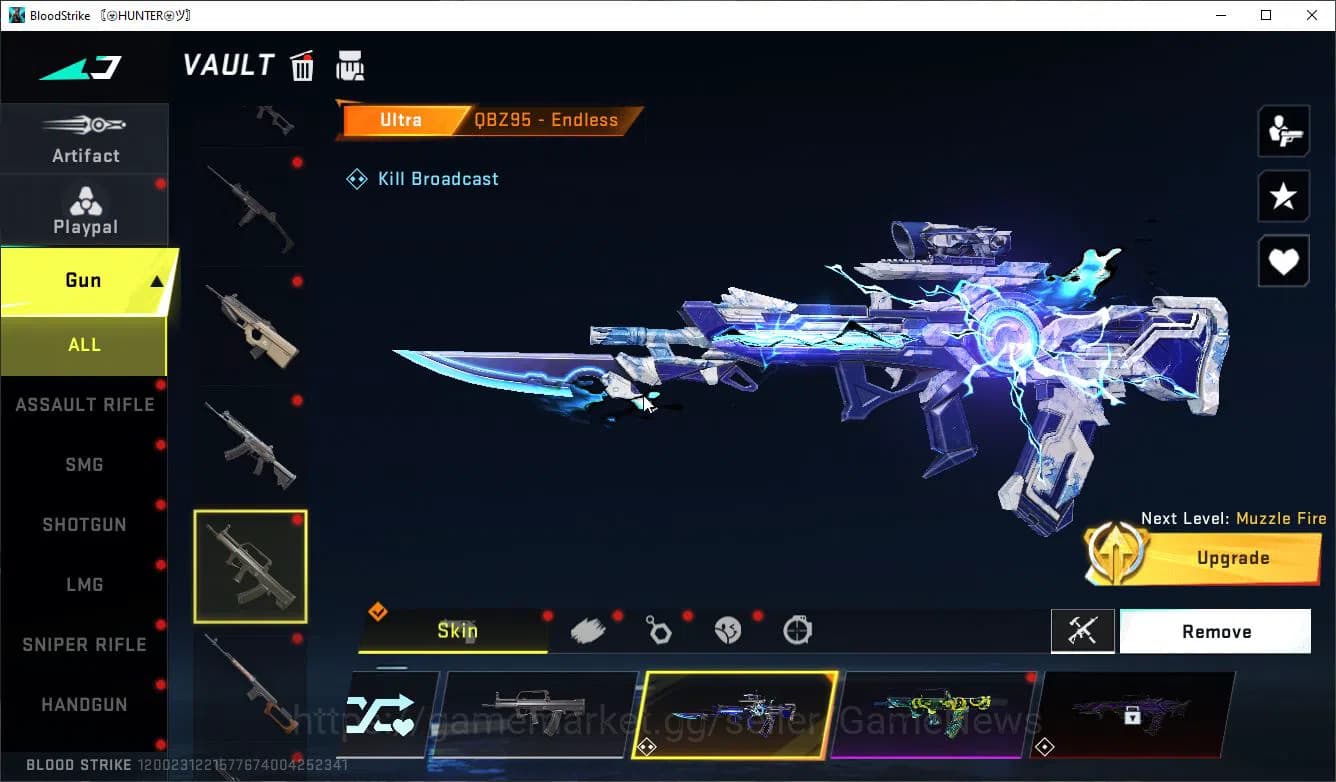Image resolution: width=1336 pixels, height=782 pixels.
Task: Open the Vault trash/dismantle icon
Action: click(x=302, y=65)
